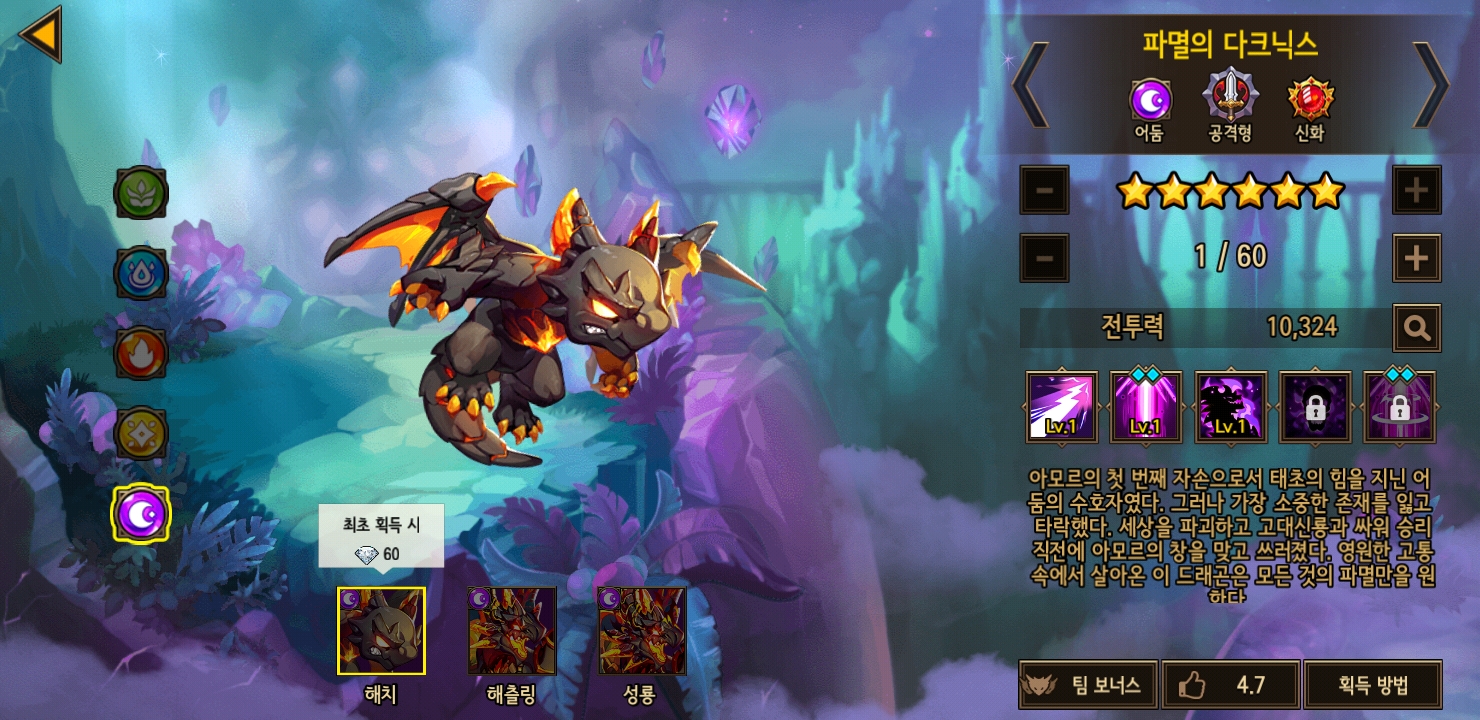Show the previous dragon with left arrow
This screenshot has height=720, width=1480.
1031,84
